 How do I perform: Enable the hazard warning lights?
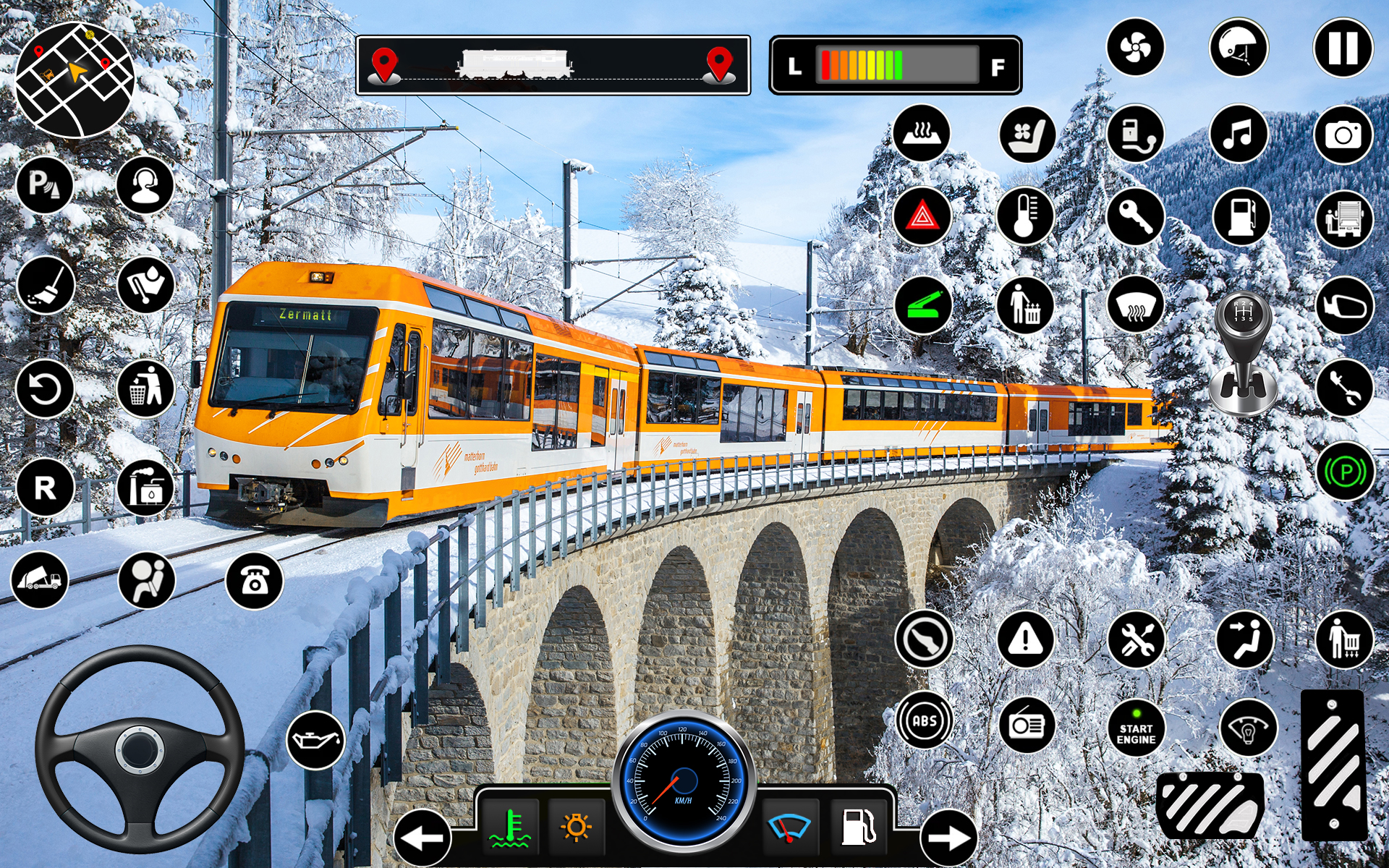[925, 216]
